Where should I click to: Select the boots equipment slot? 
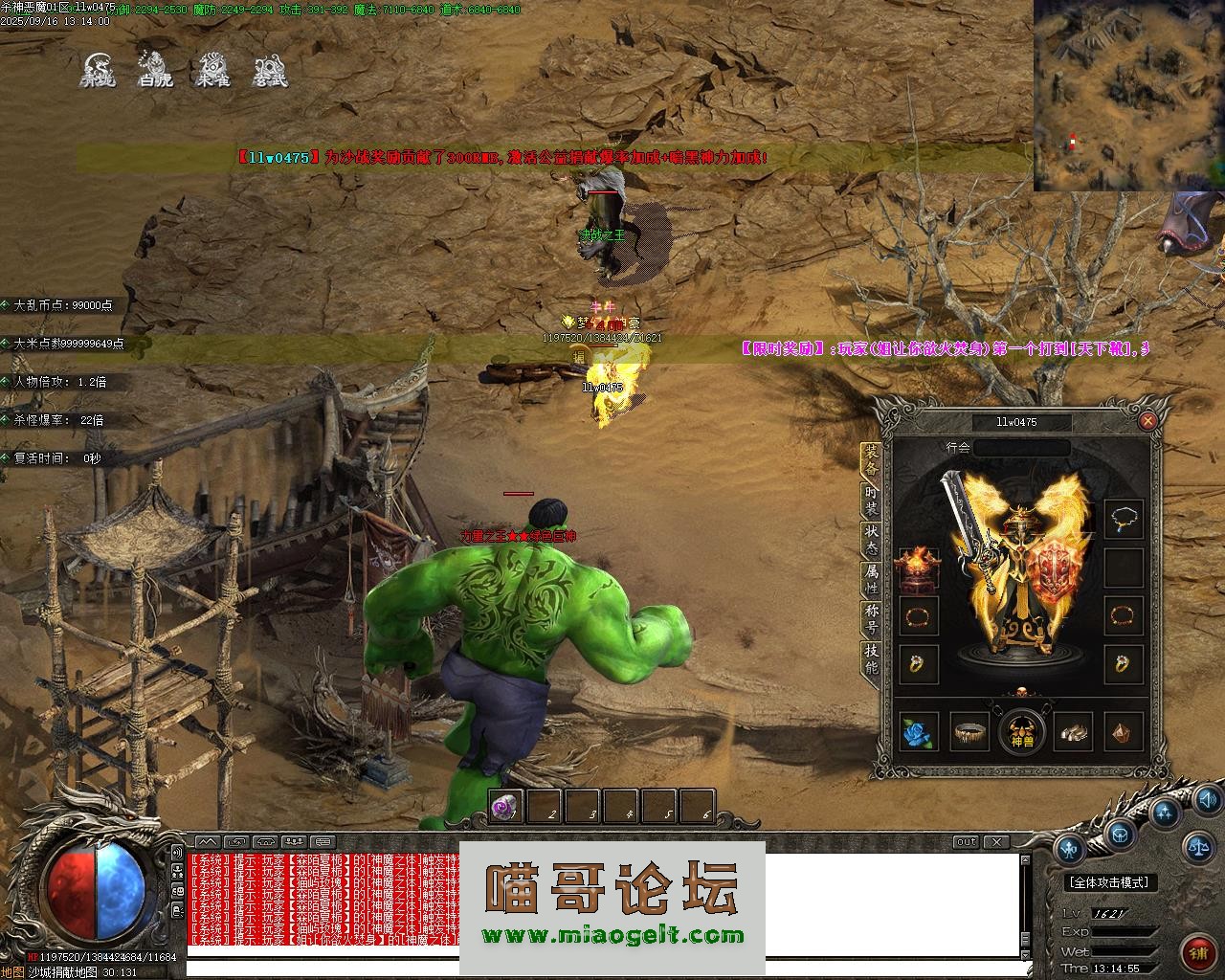pyautogui.click(x=1073, y=733)
